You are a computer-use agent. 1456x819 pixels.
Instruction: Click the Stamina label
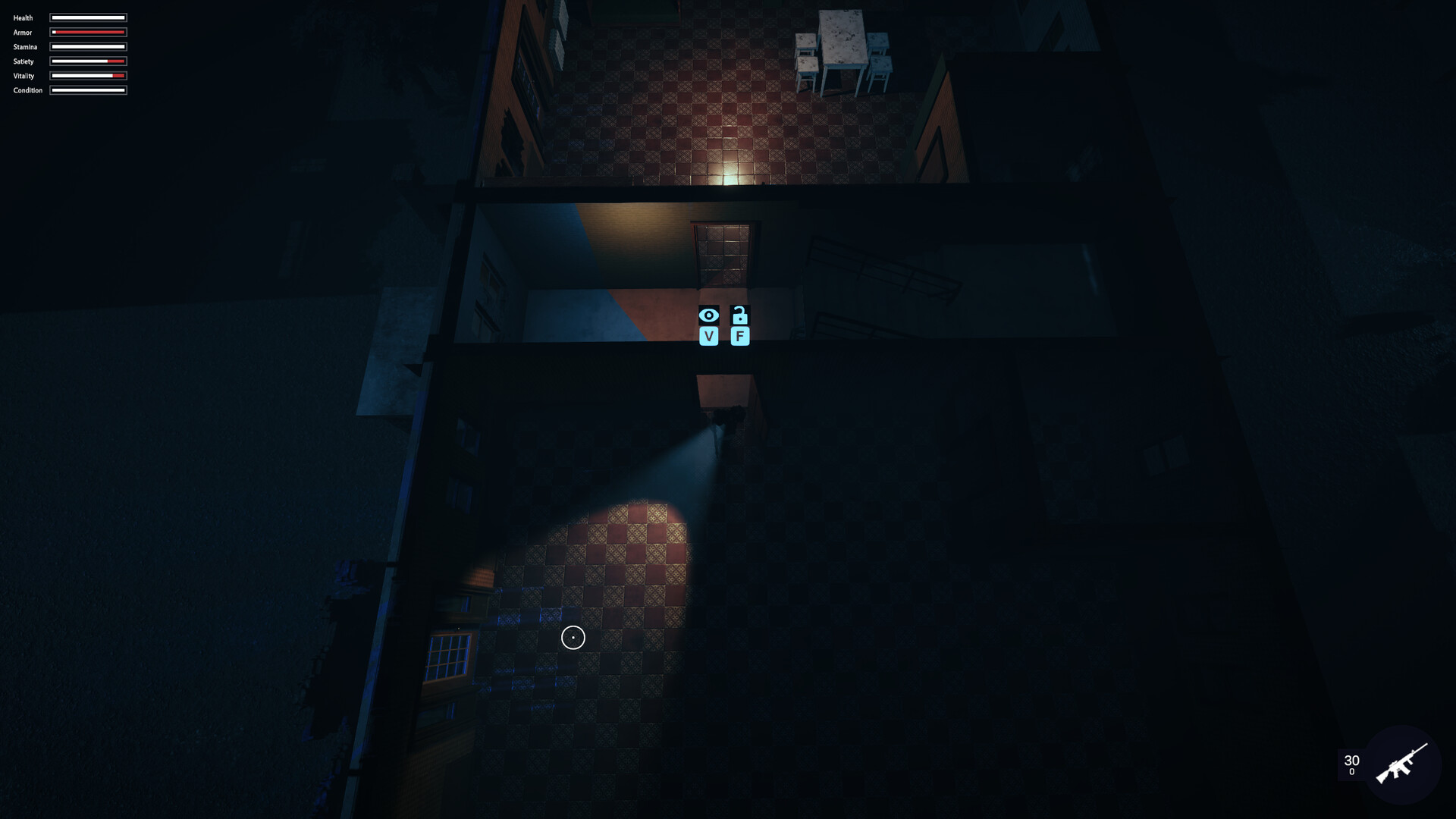25,46
